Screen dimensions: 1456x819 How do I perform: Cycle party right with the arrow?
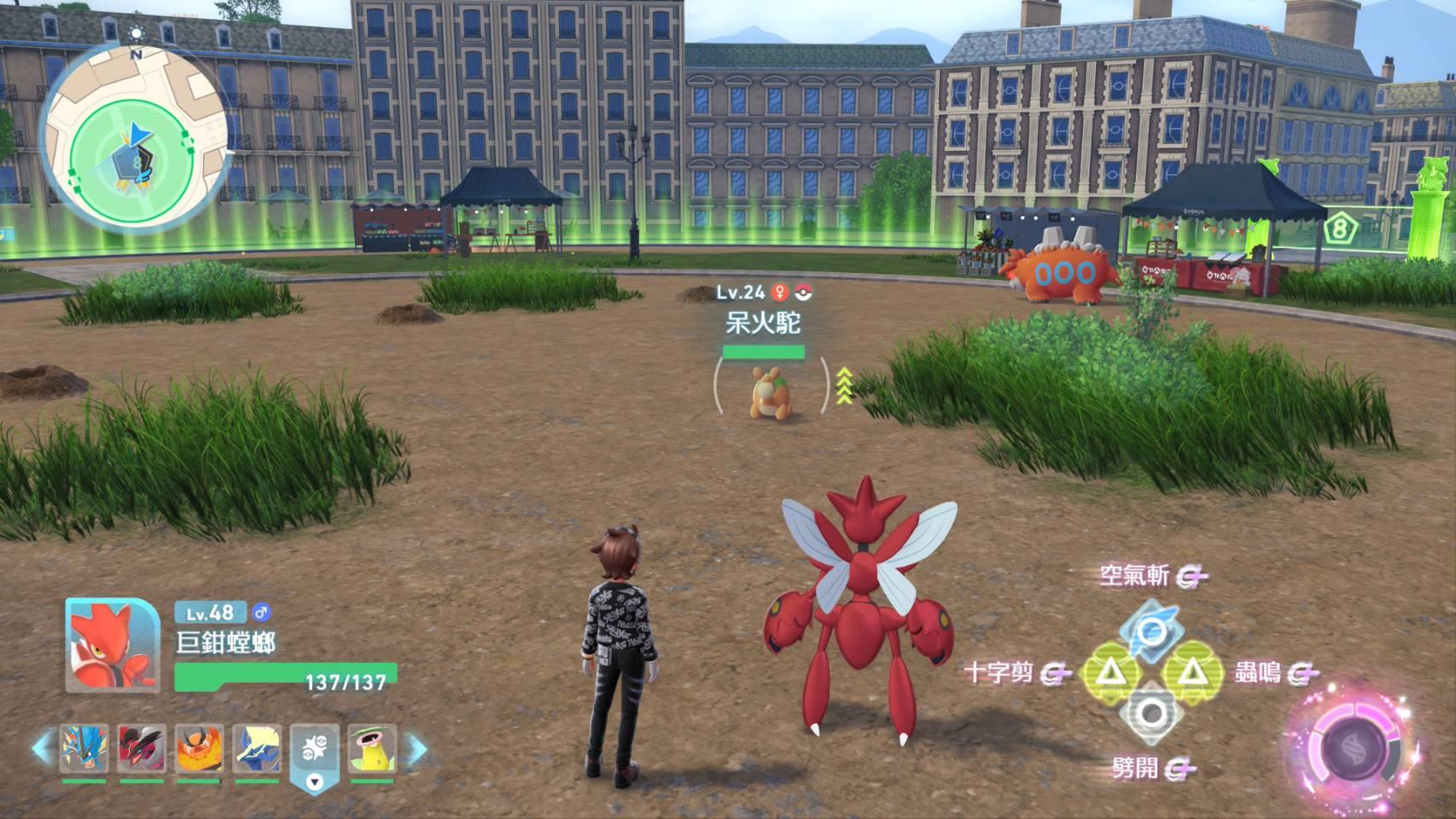tap(416, 749)
